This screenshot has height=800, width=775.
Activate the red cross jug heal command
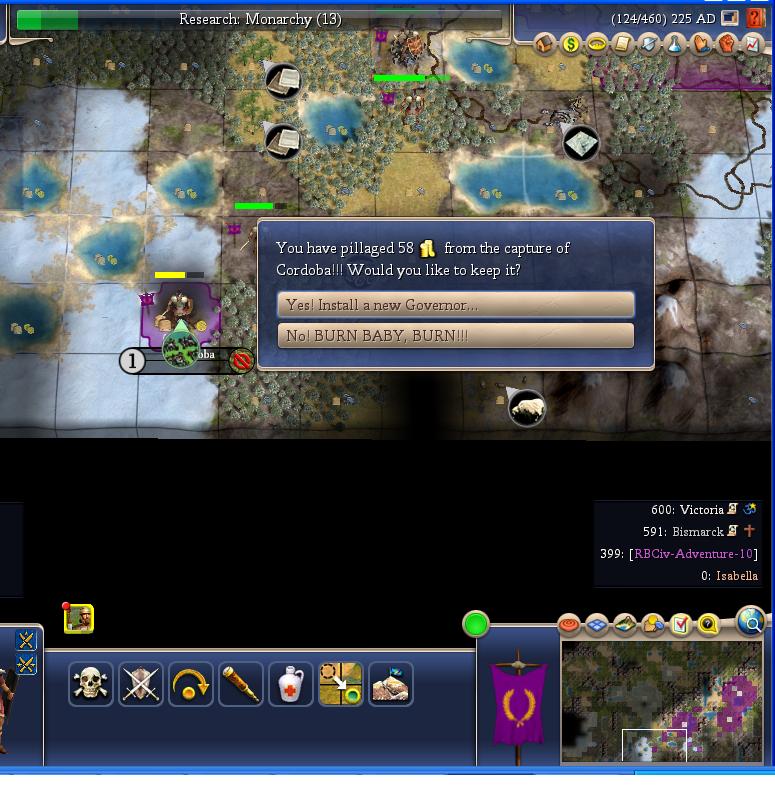291,684
